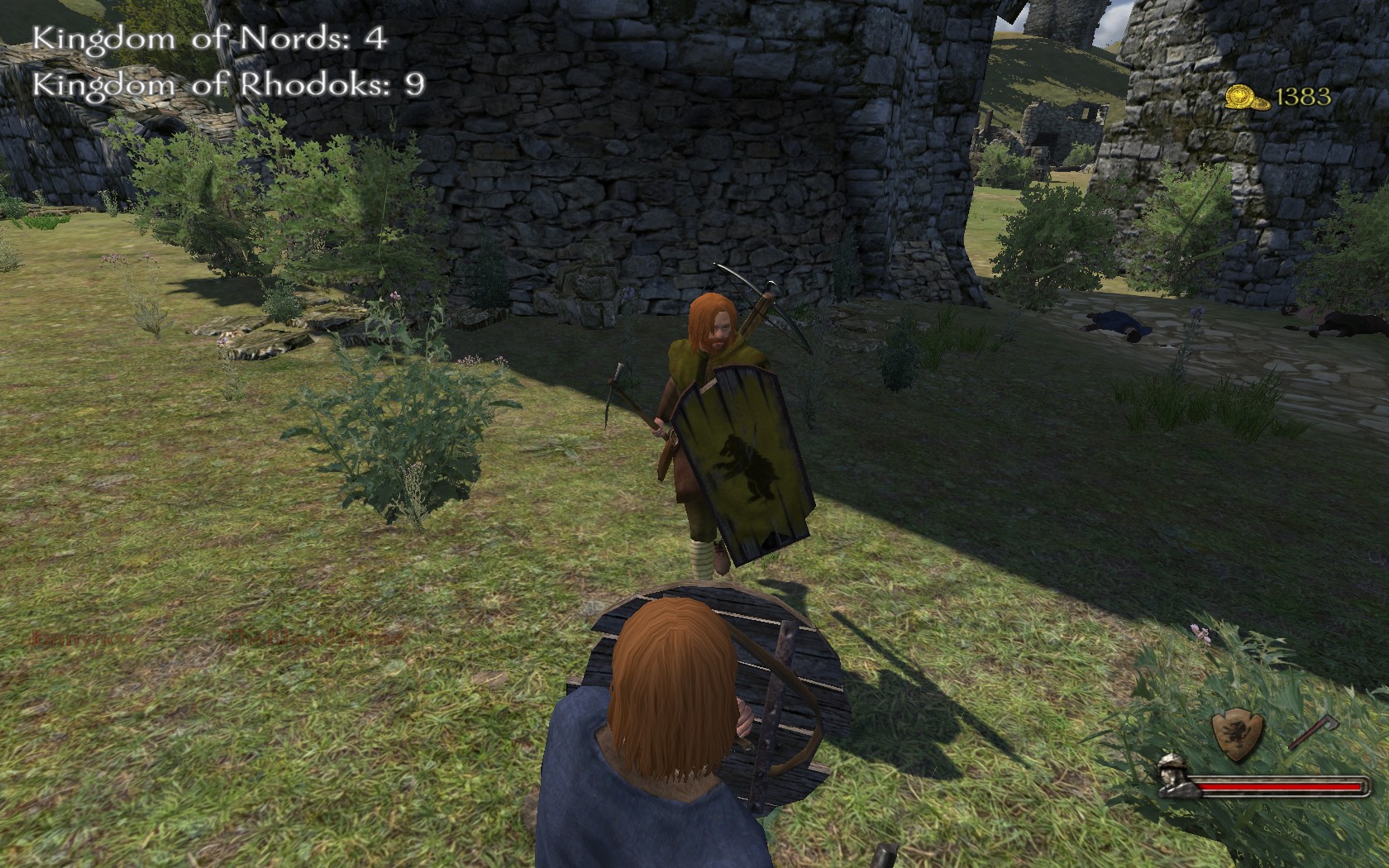Click Jonnynox in the kill feed message
This screenshot has height=868, width=1389.
point(81,638)
